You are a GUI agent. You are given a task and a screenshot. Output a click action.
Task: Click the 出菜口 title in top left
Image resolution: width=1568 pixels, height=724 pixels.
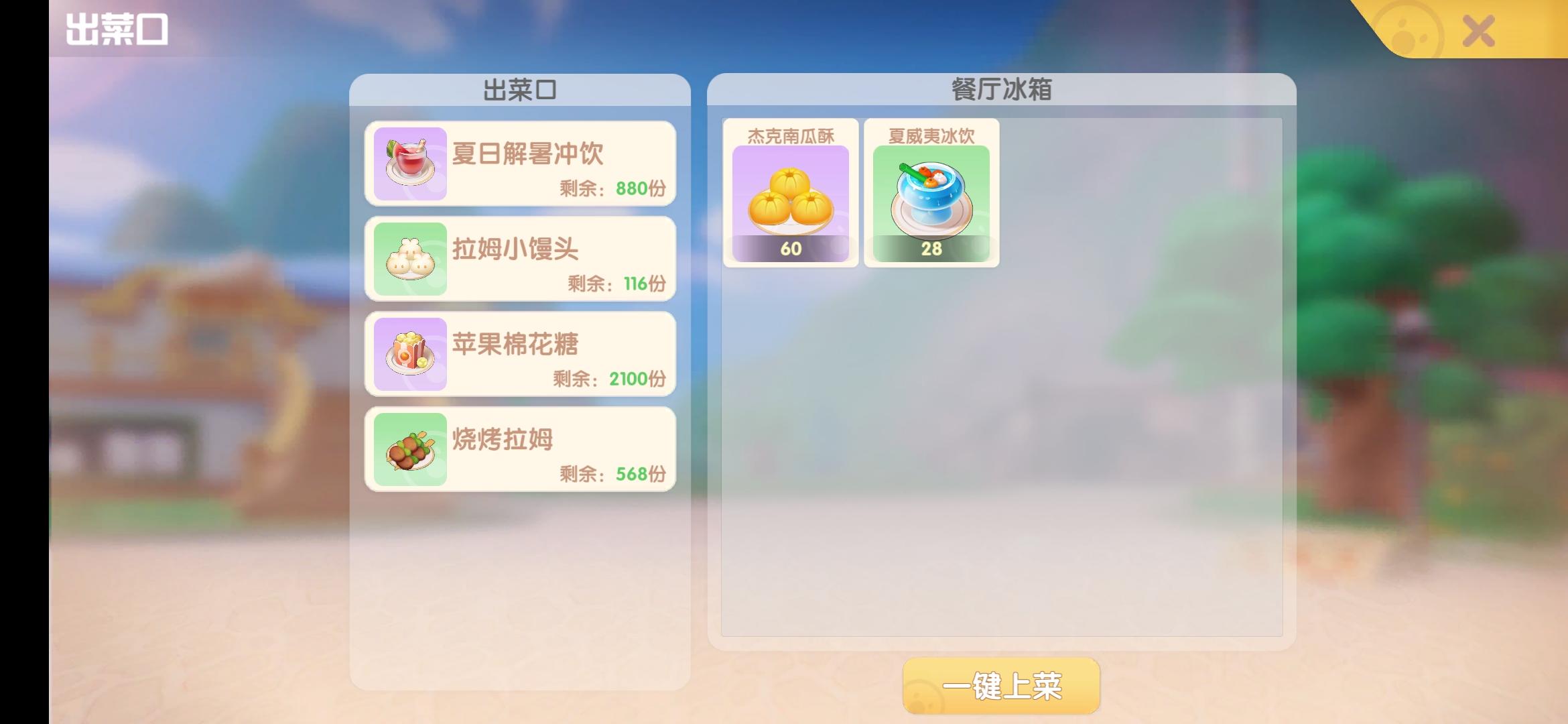coord(119,28)
